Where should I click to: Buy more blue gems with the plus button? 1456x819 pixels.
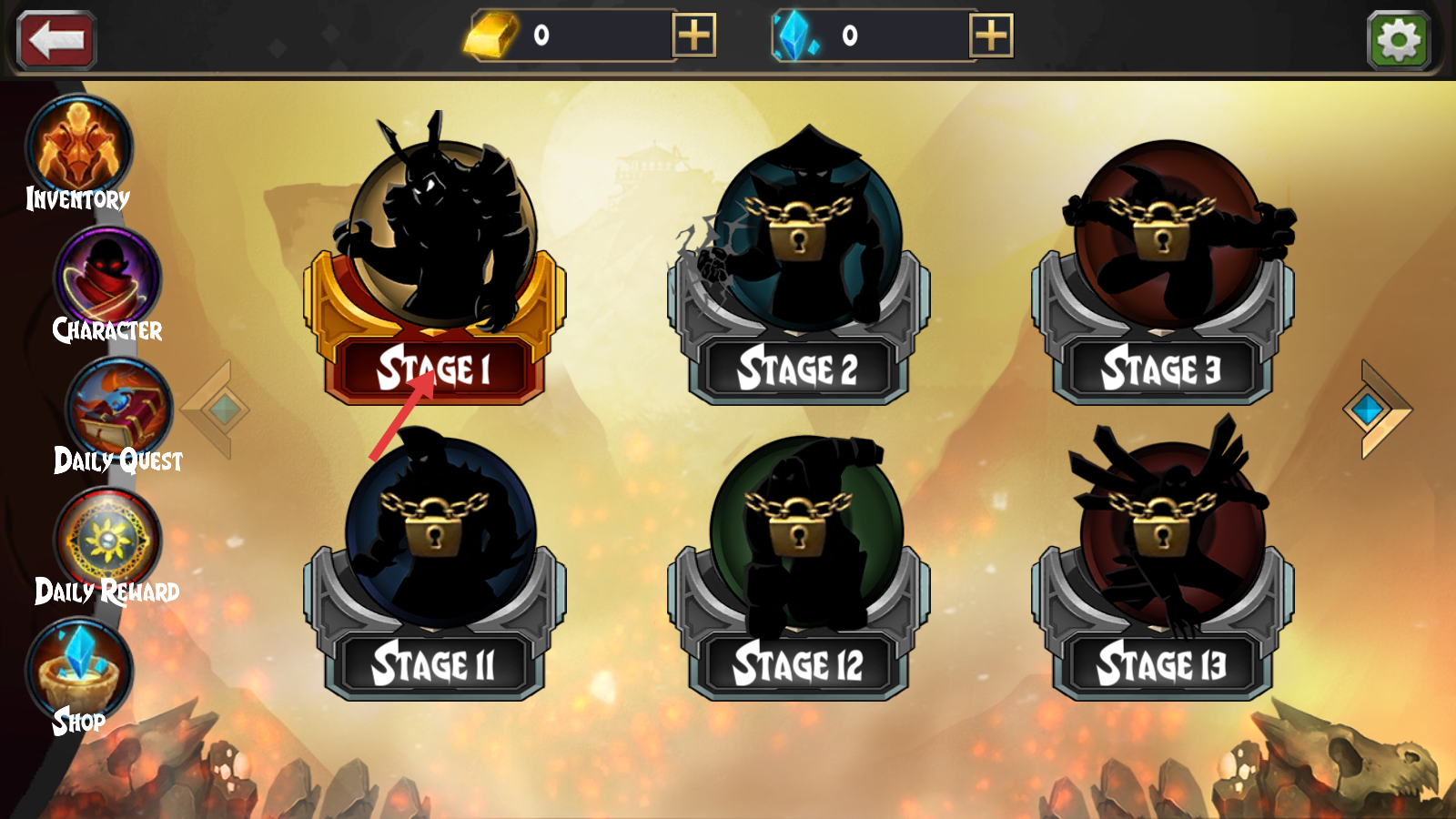991,36
